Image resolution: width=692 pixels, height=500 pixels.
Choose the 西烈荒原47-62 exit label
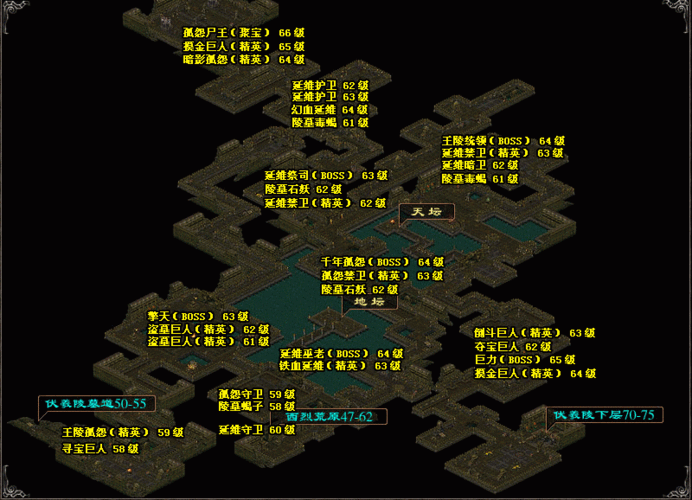tap(328, 415)
